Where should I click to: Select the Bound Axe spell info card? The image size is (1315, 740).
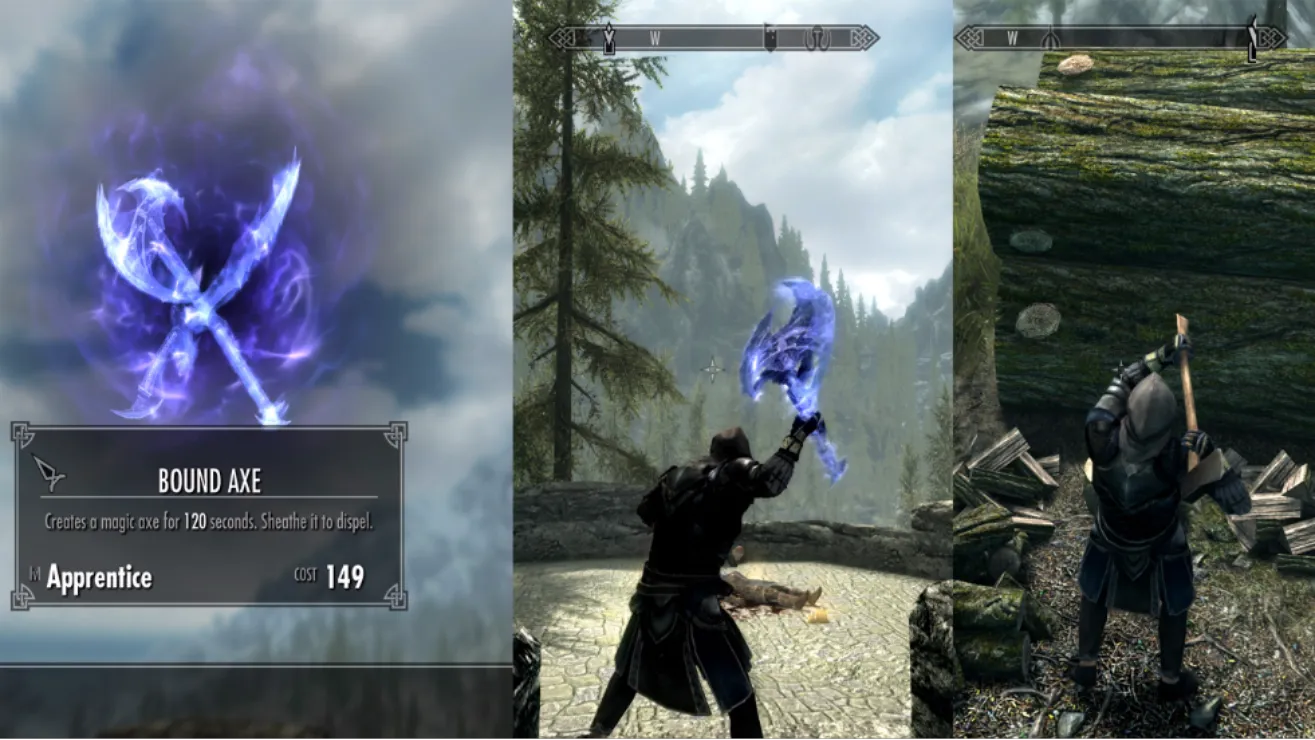pos(208,516)
